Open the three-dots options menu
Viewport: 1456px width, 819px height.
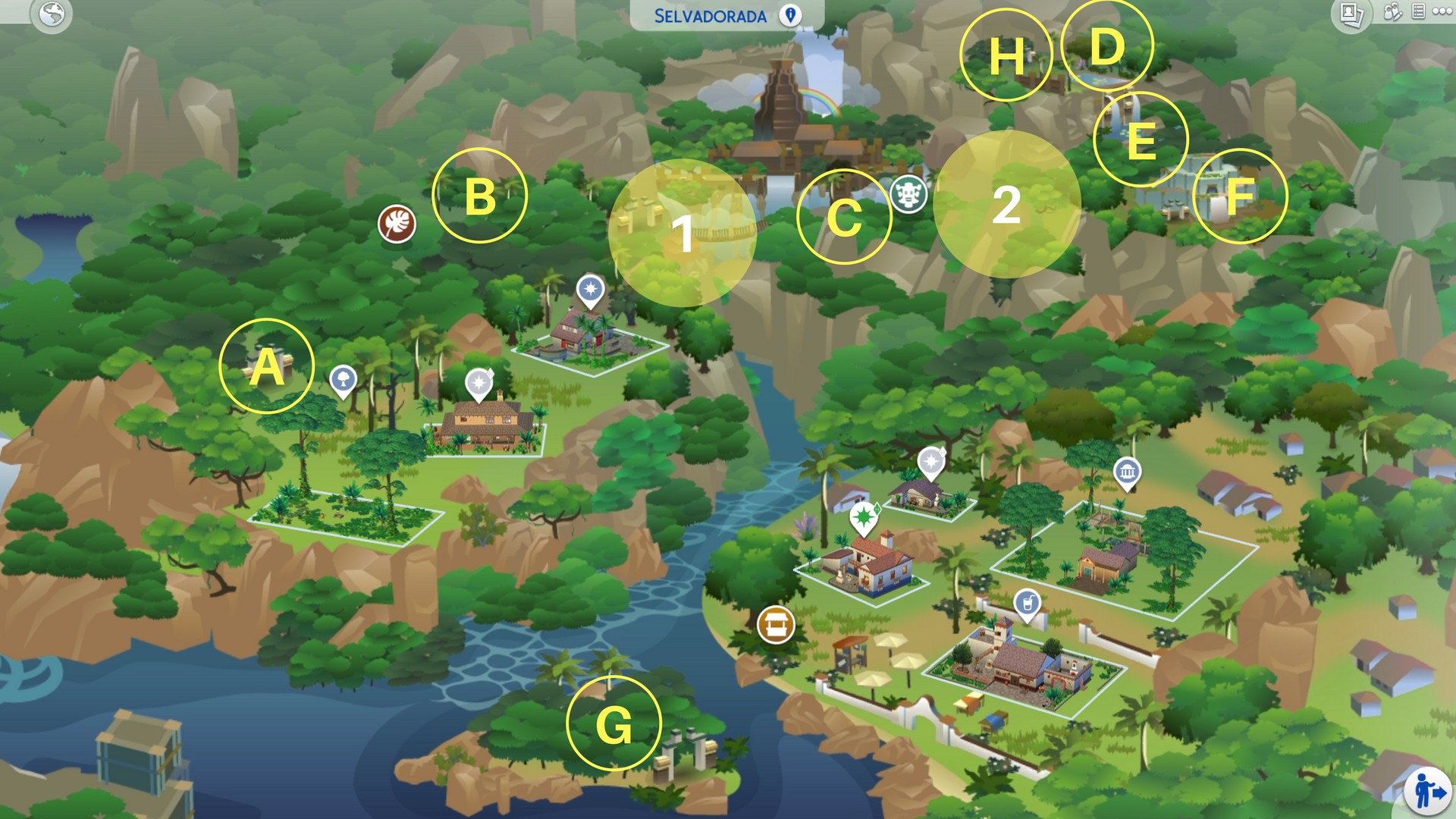click(x=1442, y=11)
